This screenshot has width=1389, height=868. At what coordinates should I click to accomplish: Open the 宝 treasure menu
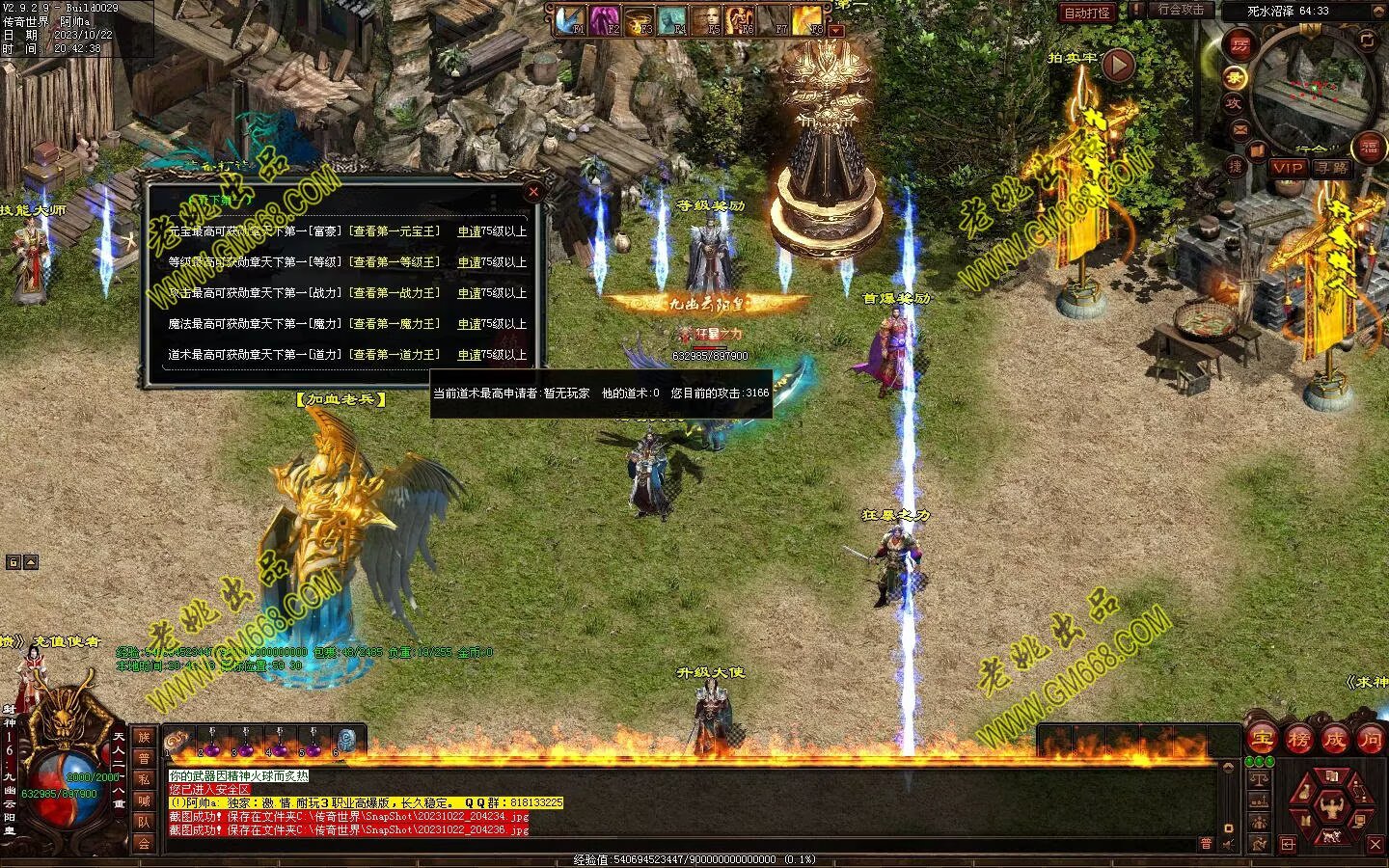(1262, 740)
